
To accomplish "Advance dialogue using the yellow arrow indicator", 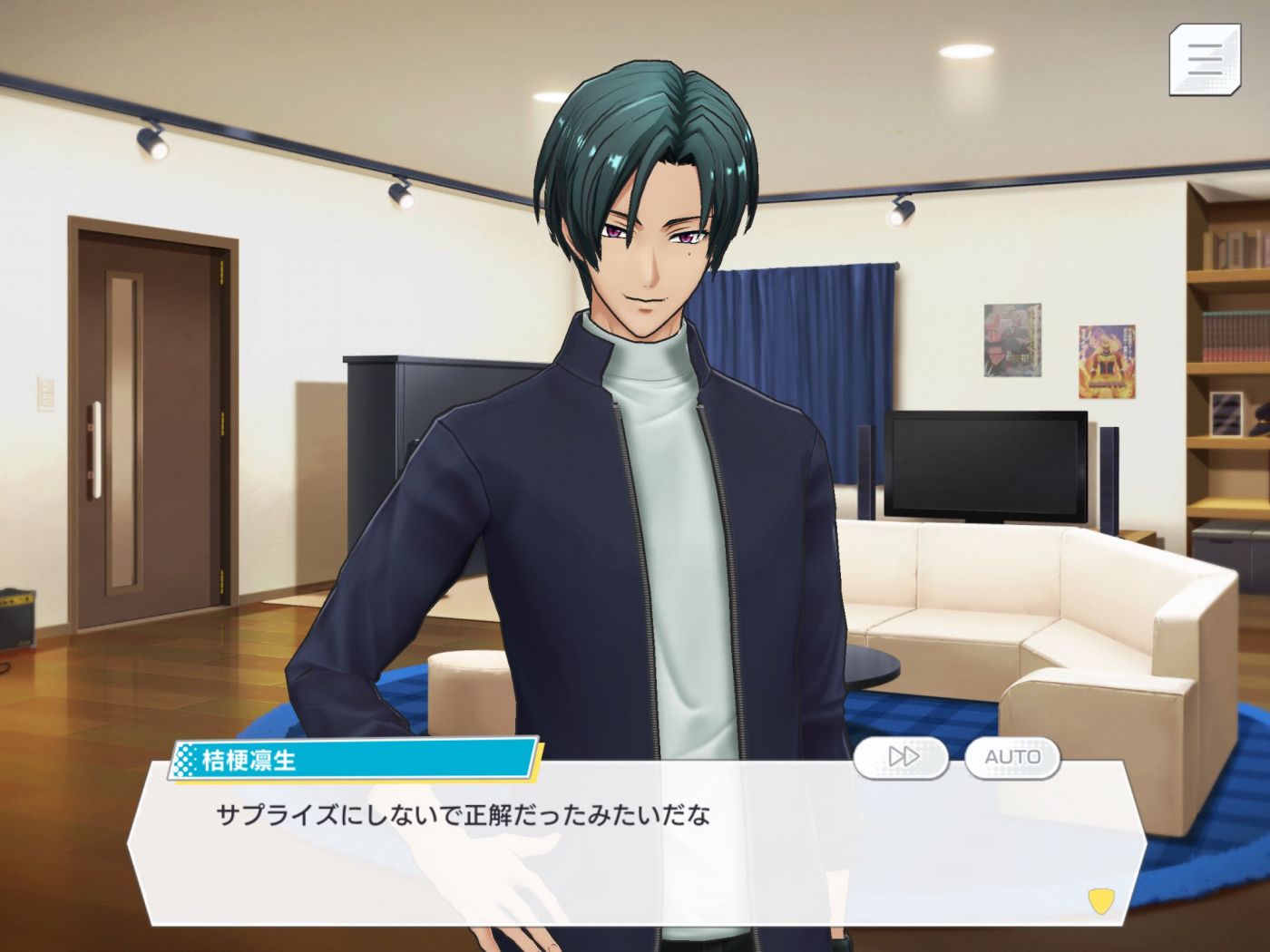I will (x=1100, y=900).
